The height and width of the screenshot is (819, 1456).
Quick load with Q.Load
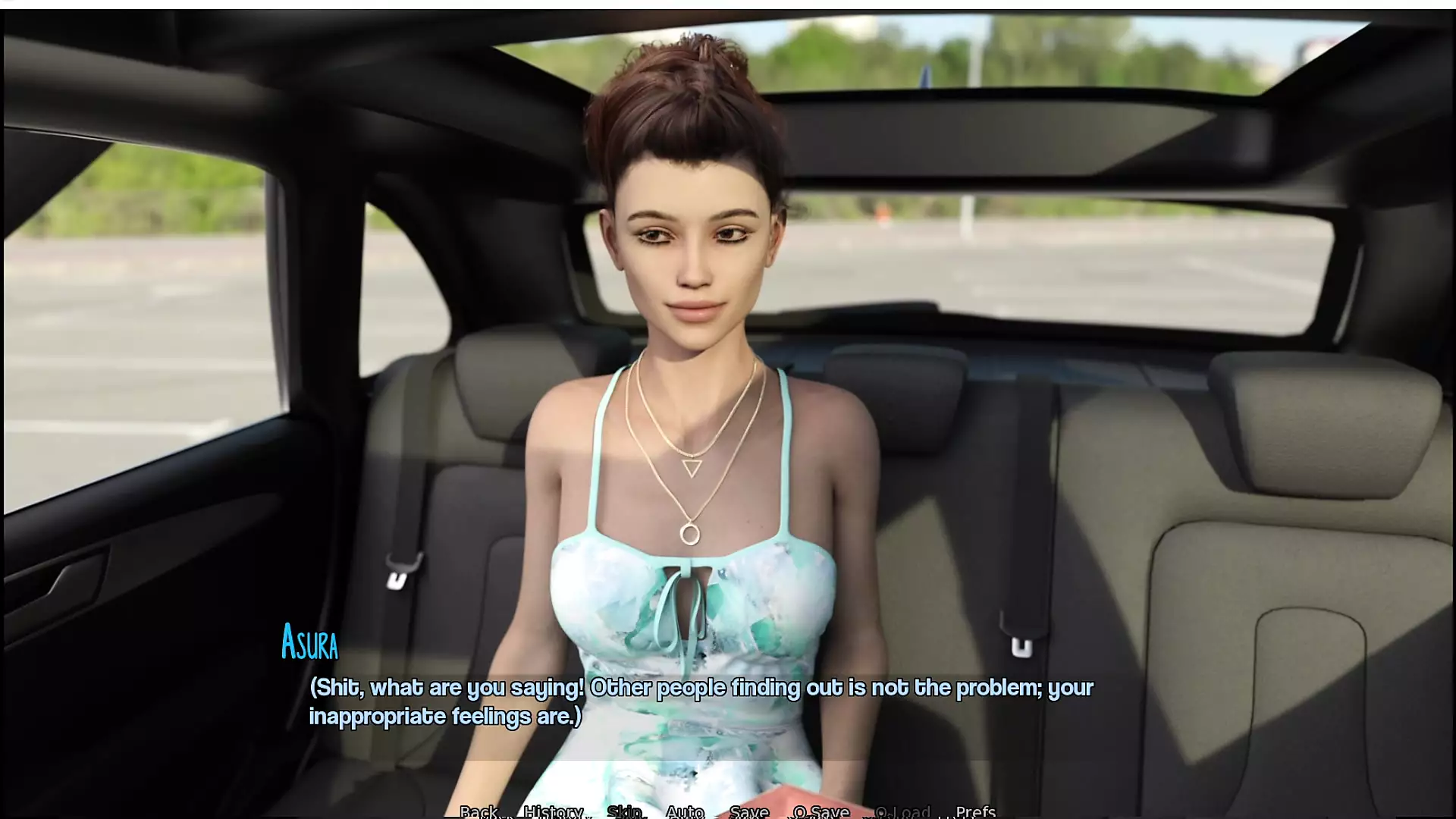(902, 811)
